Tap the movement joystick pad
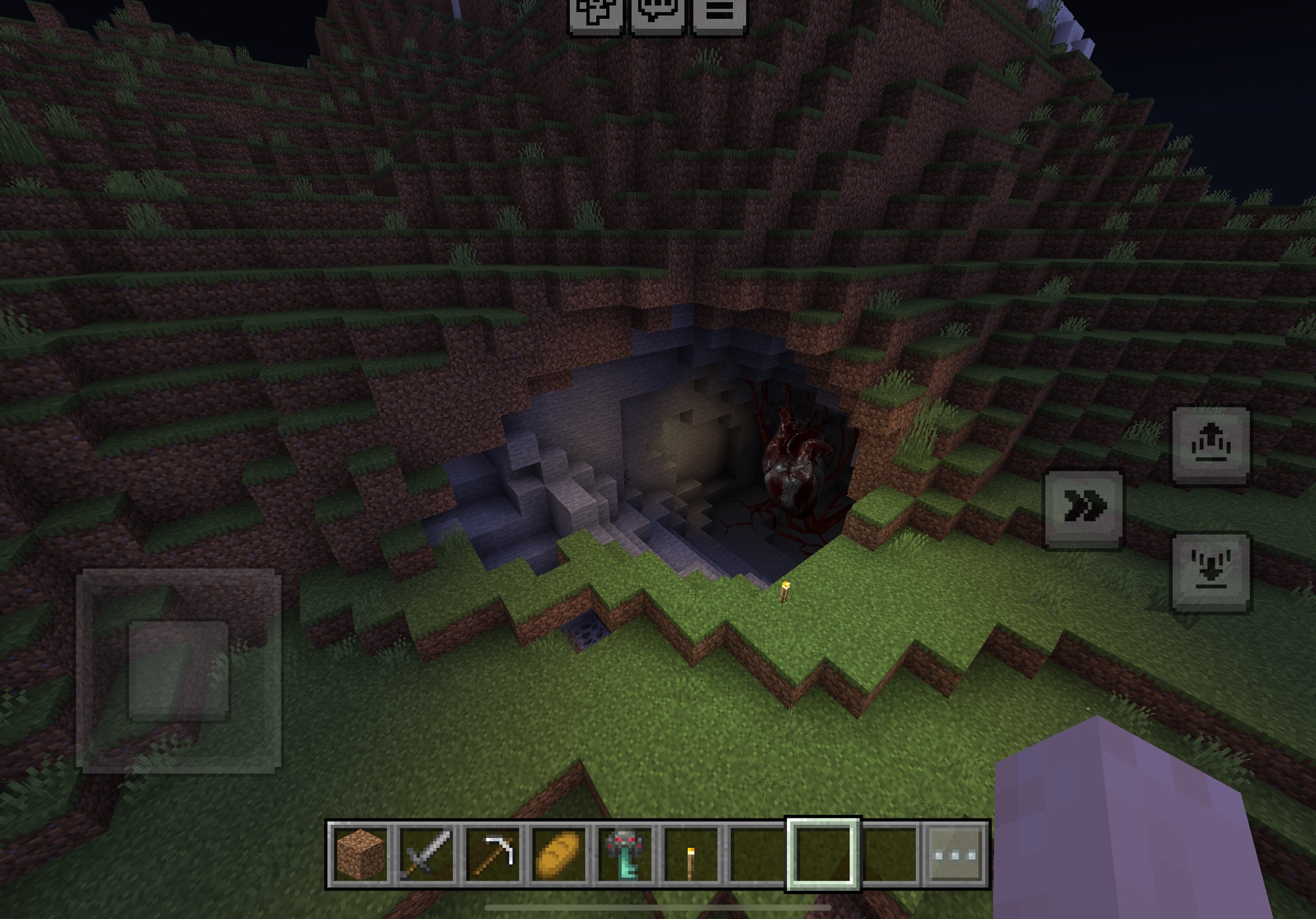Image resolution: width=1316 pixels, height=919 pixels. click(x=178, y=670)
